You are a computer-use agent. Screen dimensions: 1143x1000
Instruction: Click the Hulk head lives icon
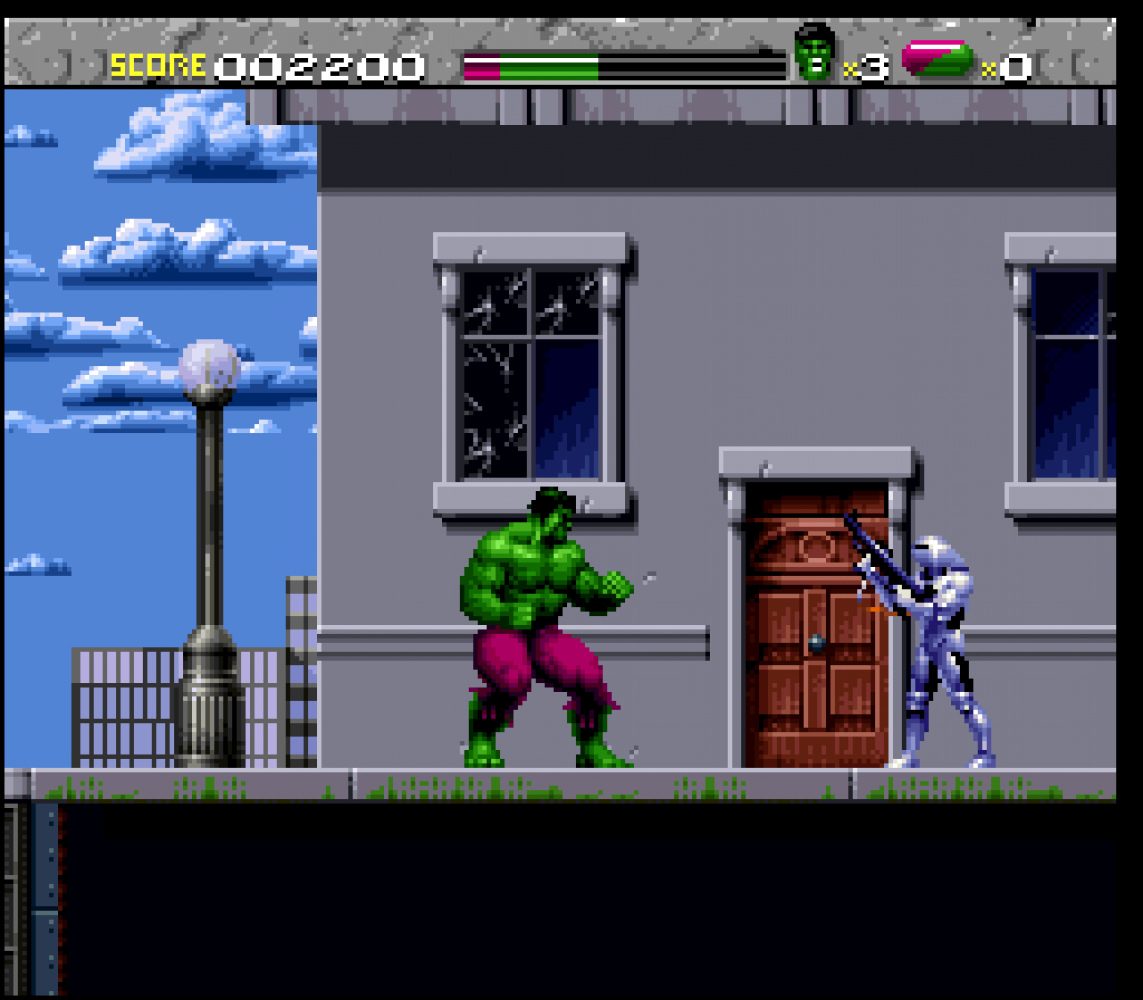(815, 54)
